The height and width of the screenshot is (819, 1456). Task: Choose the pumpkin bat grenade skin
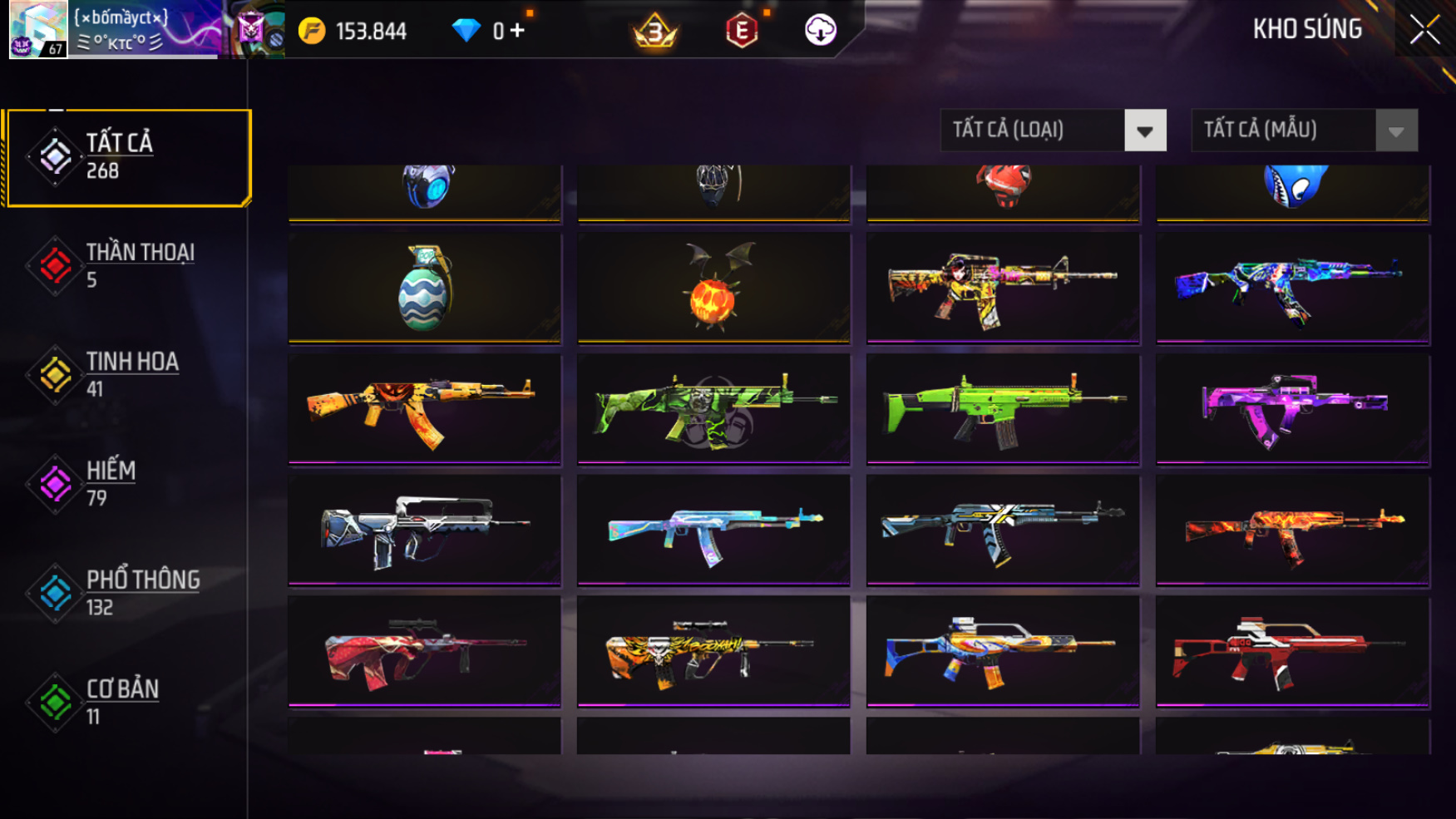tap(713, 288)
